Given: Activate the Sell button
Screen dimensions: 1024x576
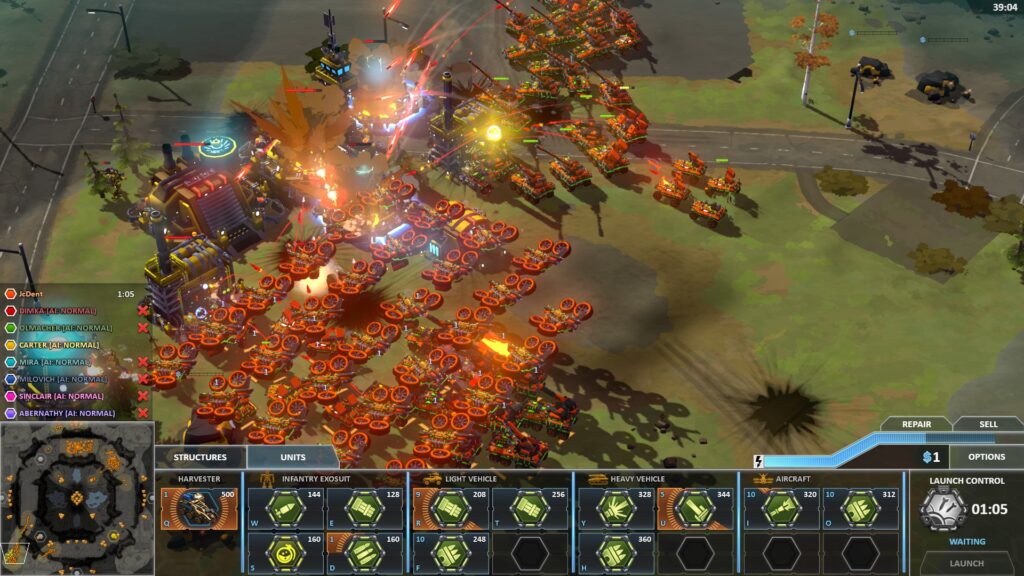Looking at the screenshot, I should point(988,424).
